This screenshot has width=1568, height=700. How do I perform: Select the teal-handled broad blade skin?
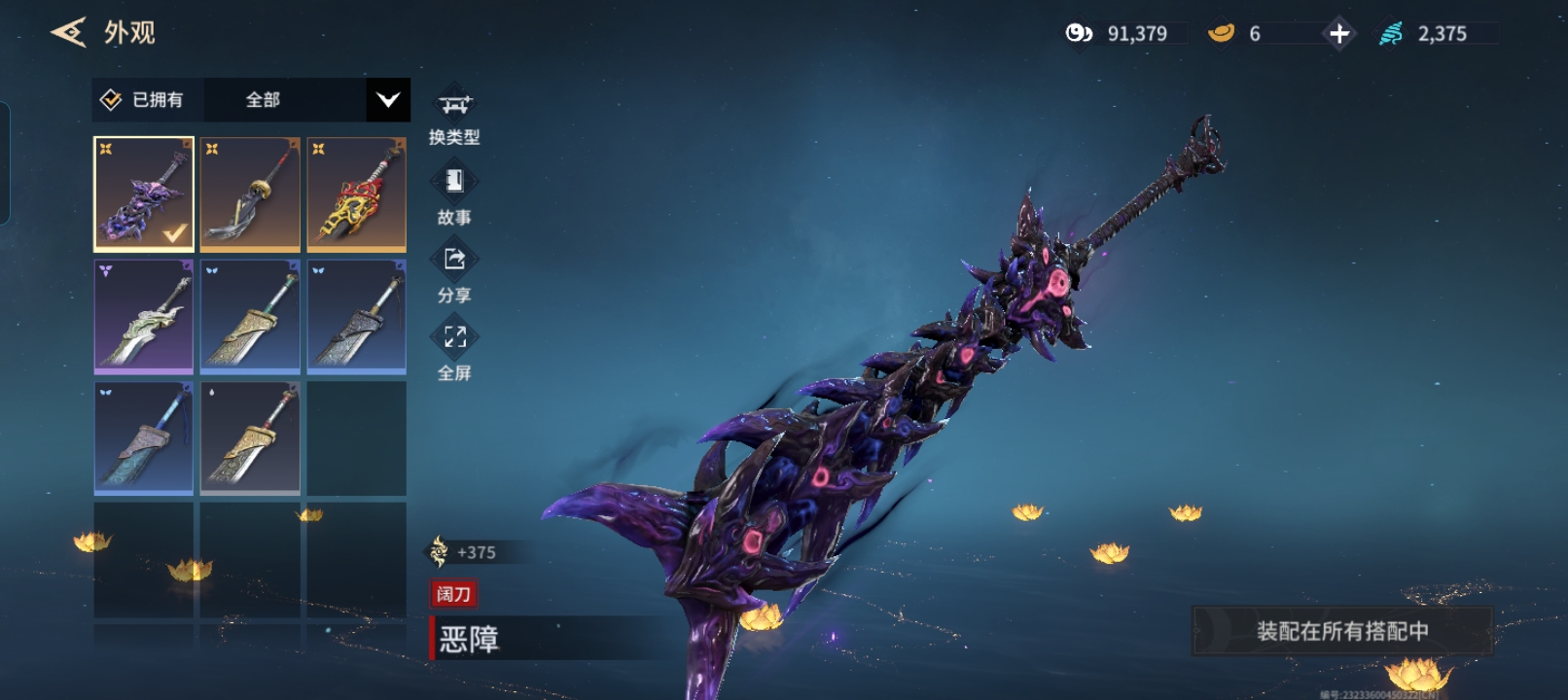coord(250,316)
